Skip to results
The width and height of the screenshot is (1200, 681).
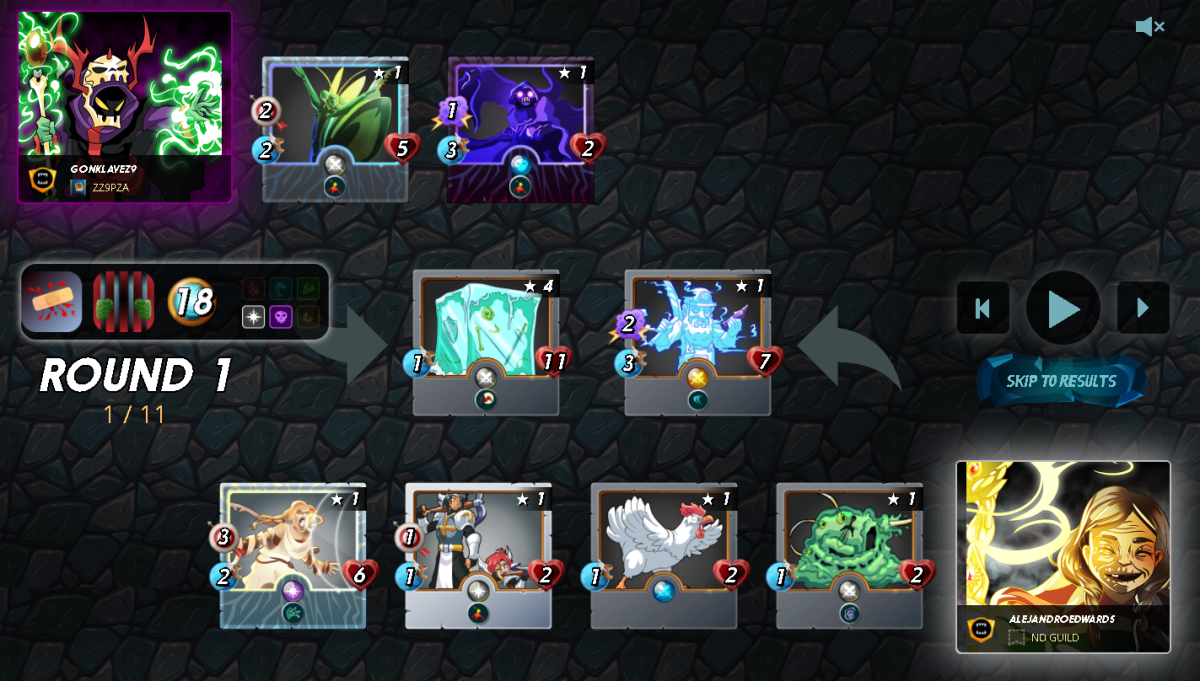click(x=1061, y=381)
